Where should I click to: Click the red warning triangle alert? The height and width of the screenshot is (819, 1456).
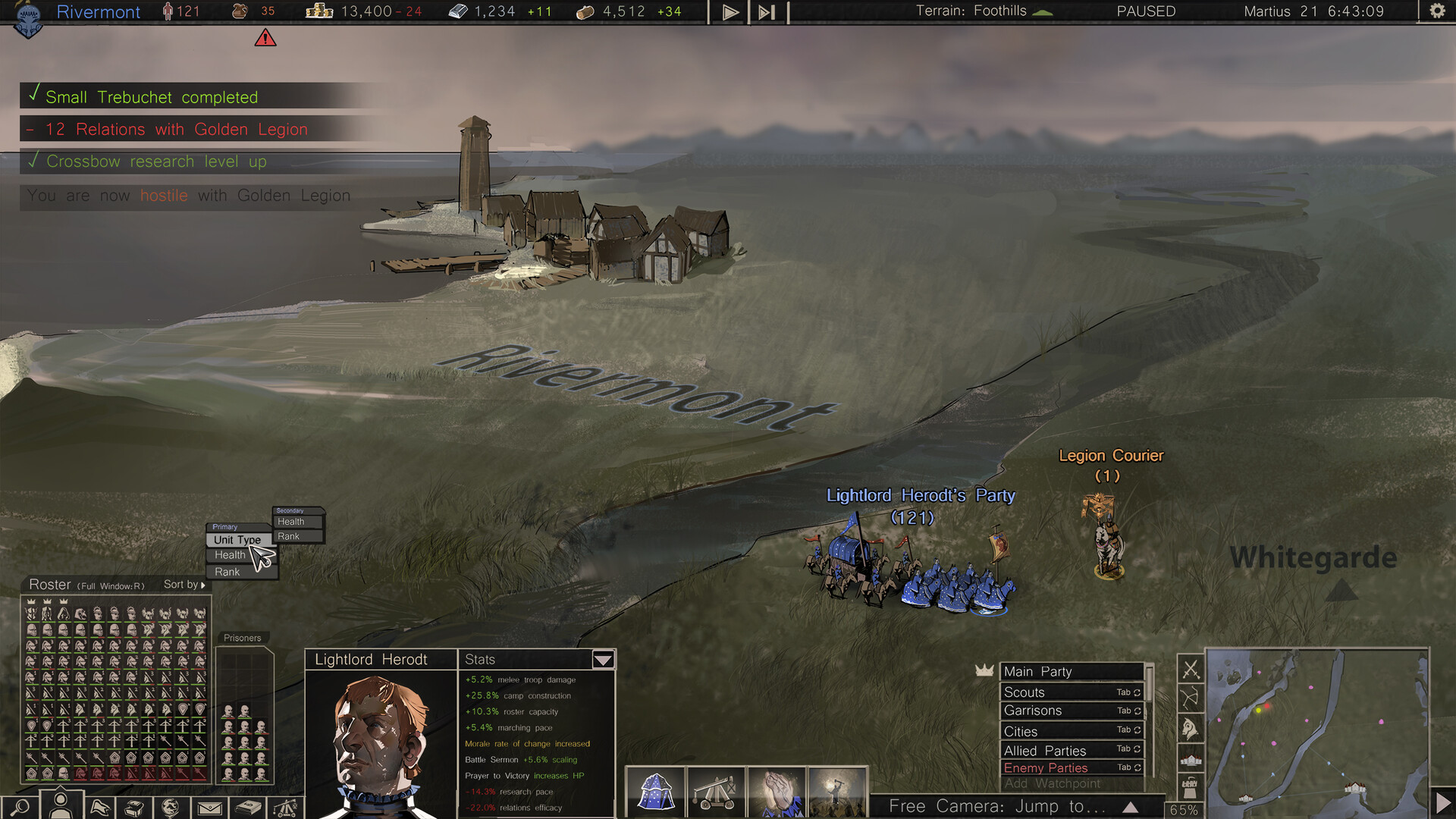point(265,38)
